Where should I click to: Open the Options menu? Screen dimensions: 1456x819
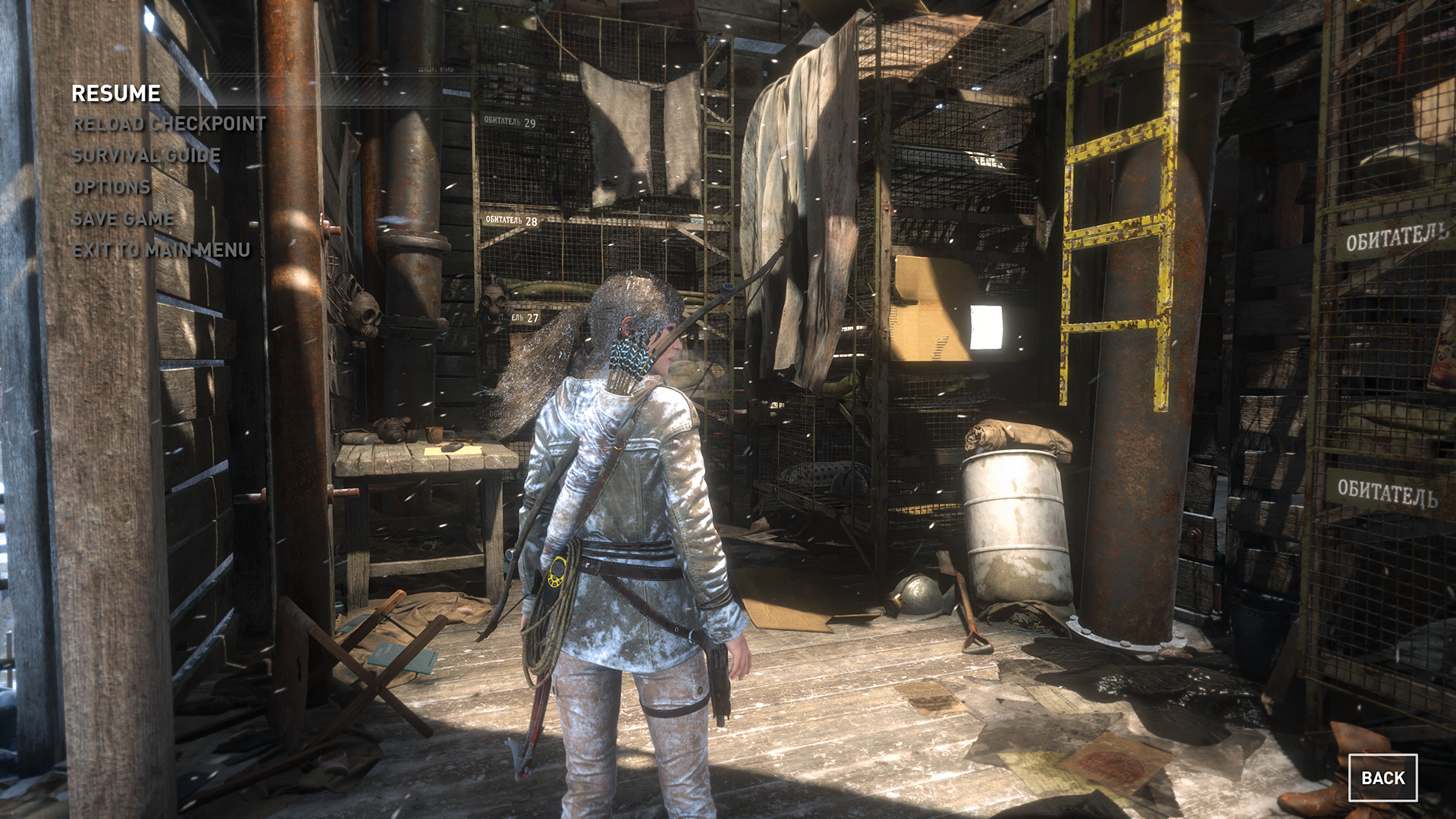[111, 187]
